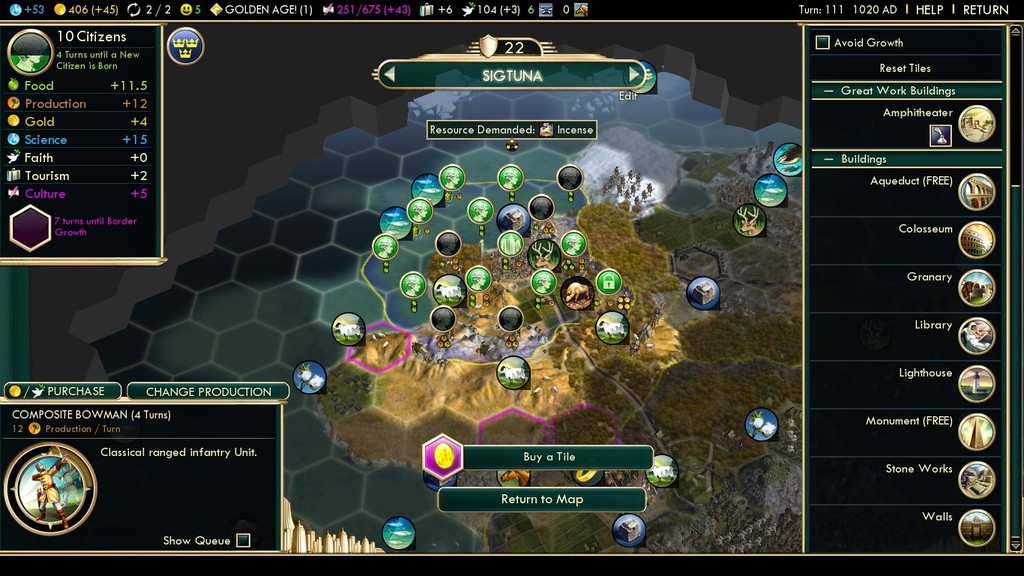Toggle the Avoid Growth checkbox
Viewport: 1024px width, 576px height.
click(x=823, y=43)
